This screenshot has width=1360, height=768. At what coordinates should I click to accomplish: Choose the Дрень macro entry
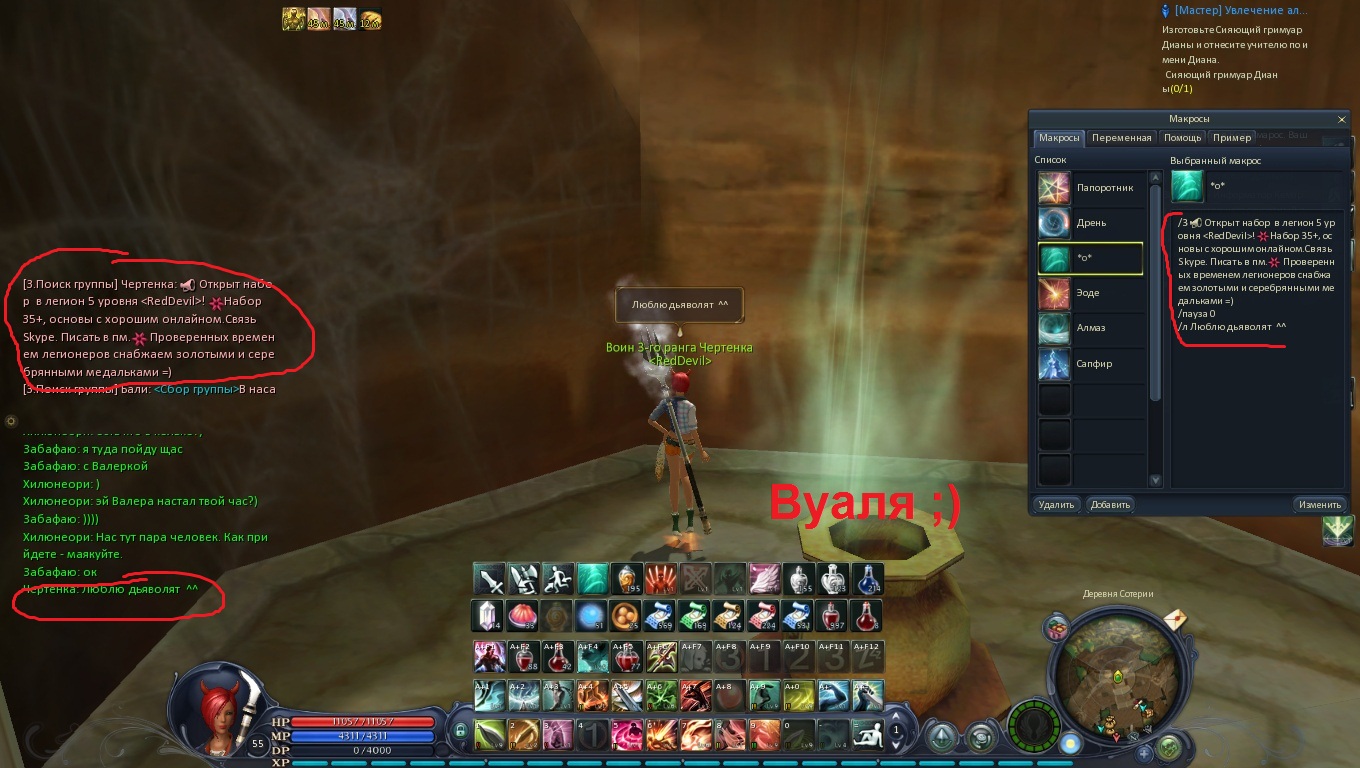1090,223
